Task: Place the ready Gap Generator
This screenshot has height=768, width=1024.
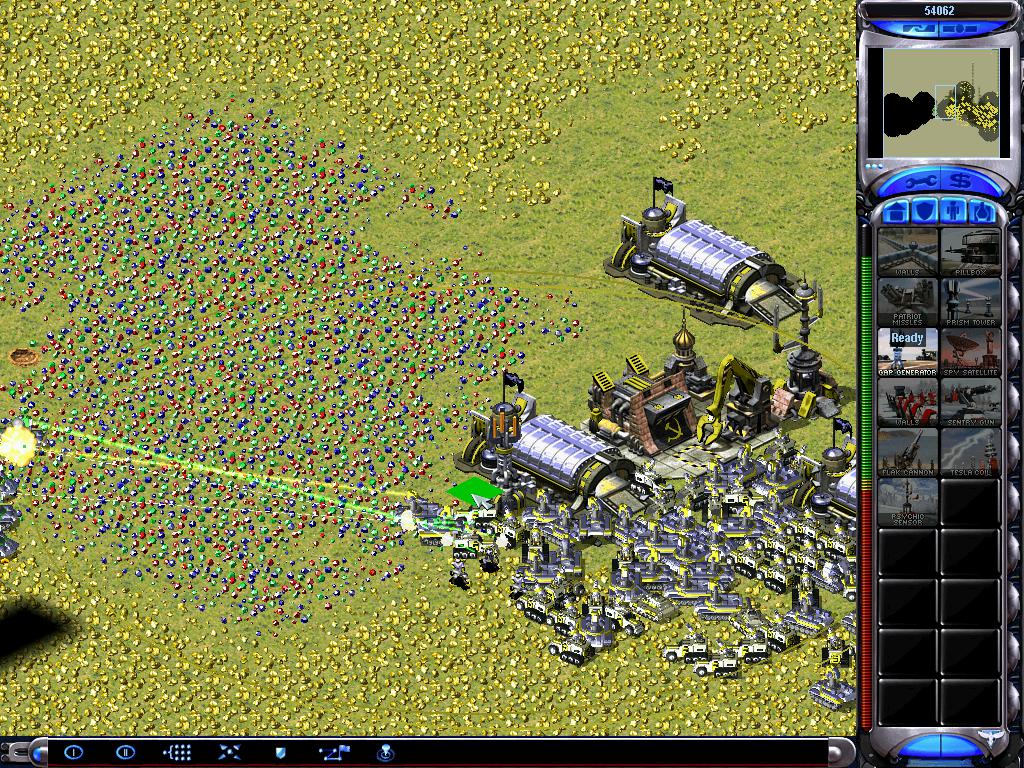Action: pyautogui.click(x=908, y=352)
